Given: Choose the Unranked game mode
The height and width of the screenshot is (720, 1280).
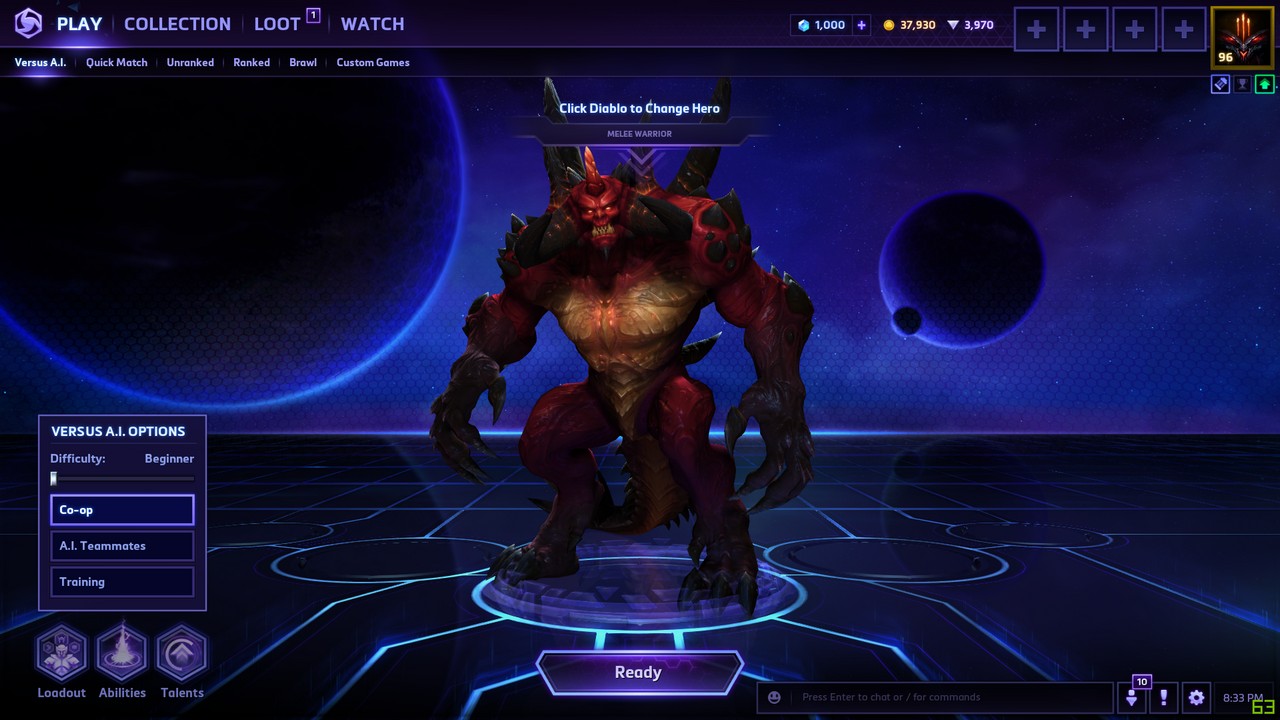Looking at the screenshot, I should (190, 62).
